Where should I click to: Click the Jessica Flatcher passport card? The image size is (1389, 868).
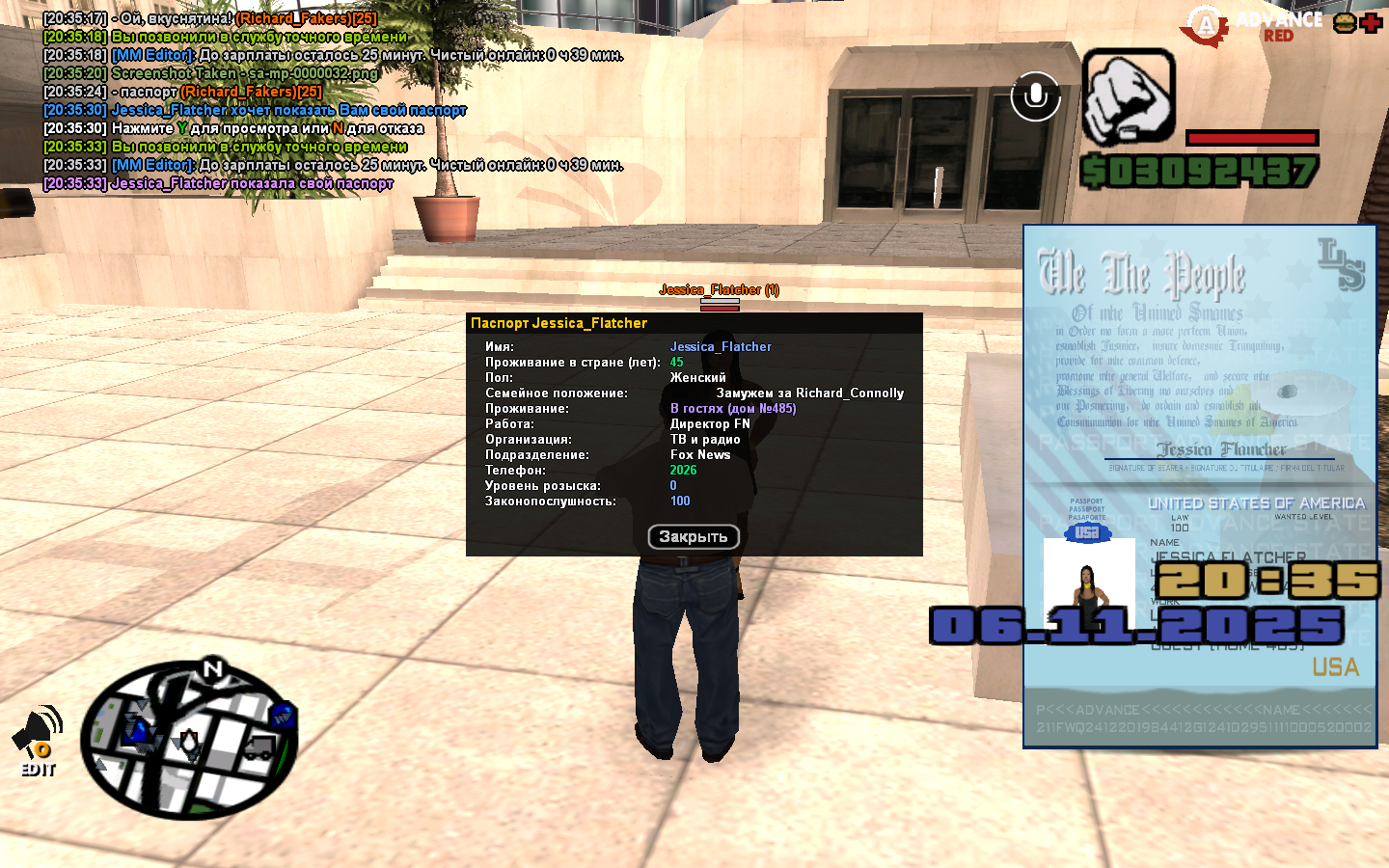click(x=1199, y=486)
